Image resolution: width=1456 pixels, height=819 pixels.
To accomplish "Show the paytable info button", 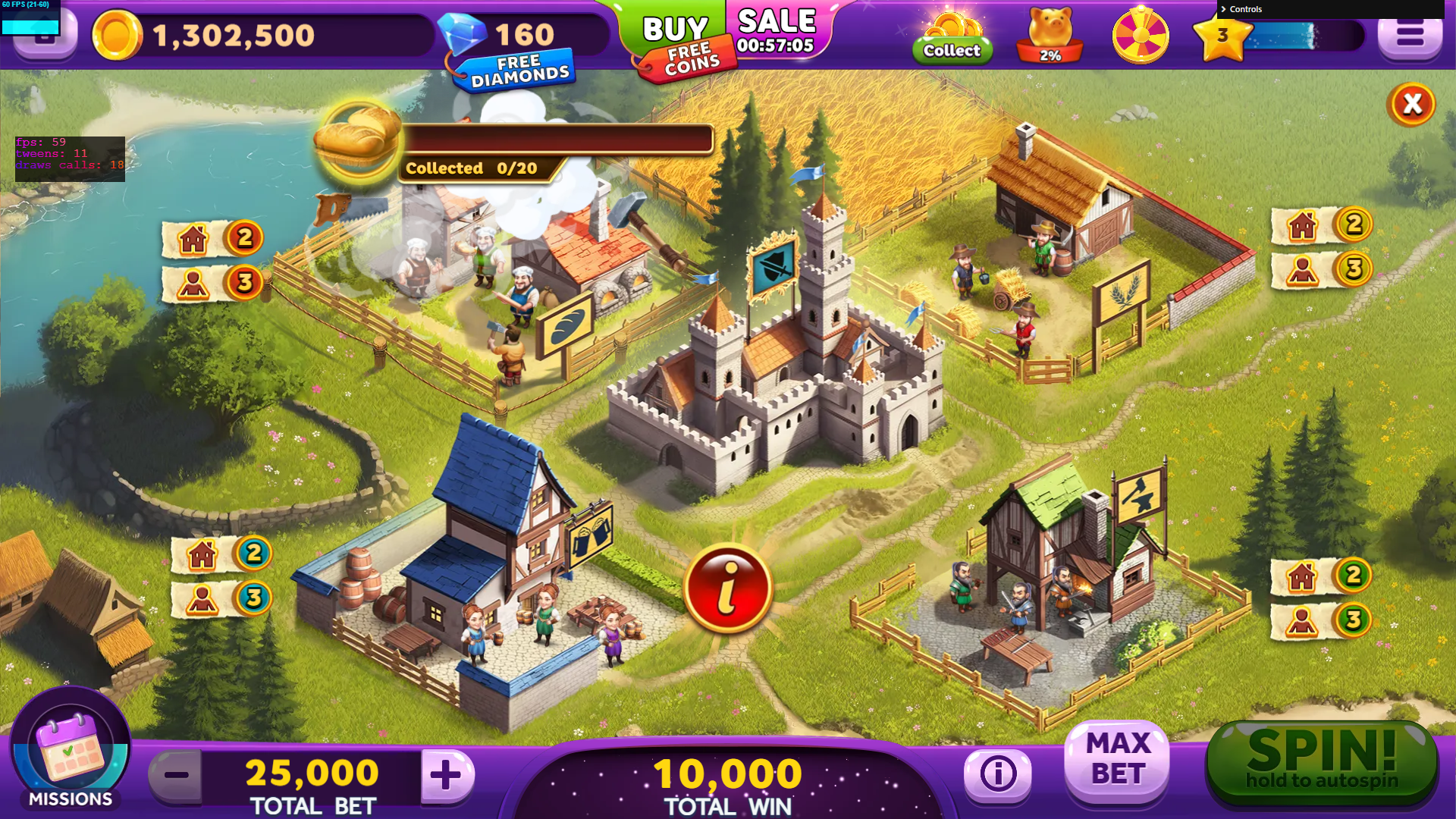I will 998,773.
